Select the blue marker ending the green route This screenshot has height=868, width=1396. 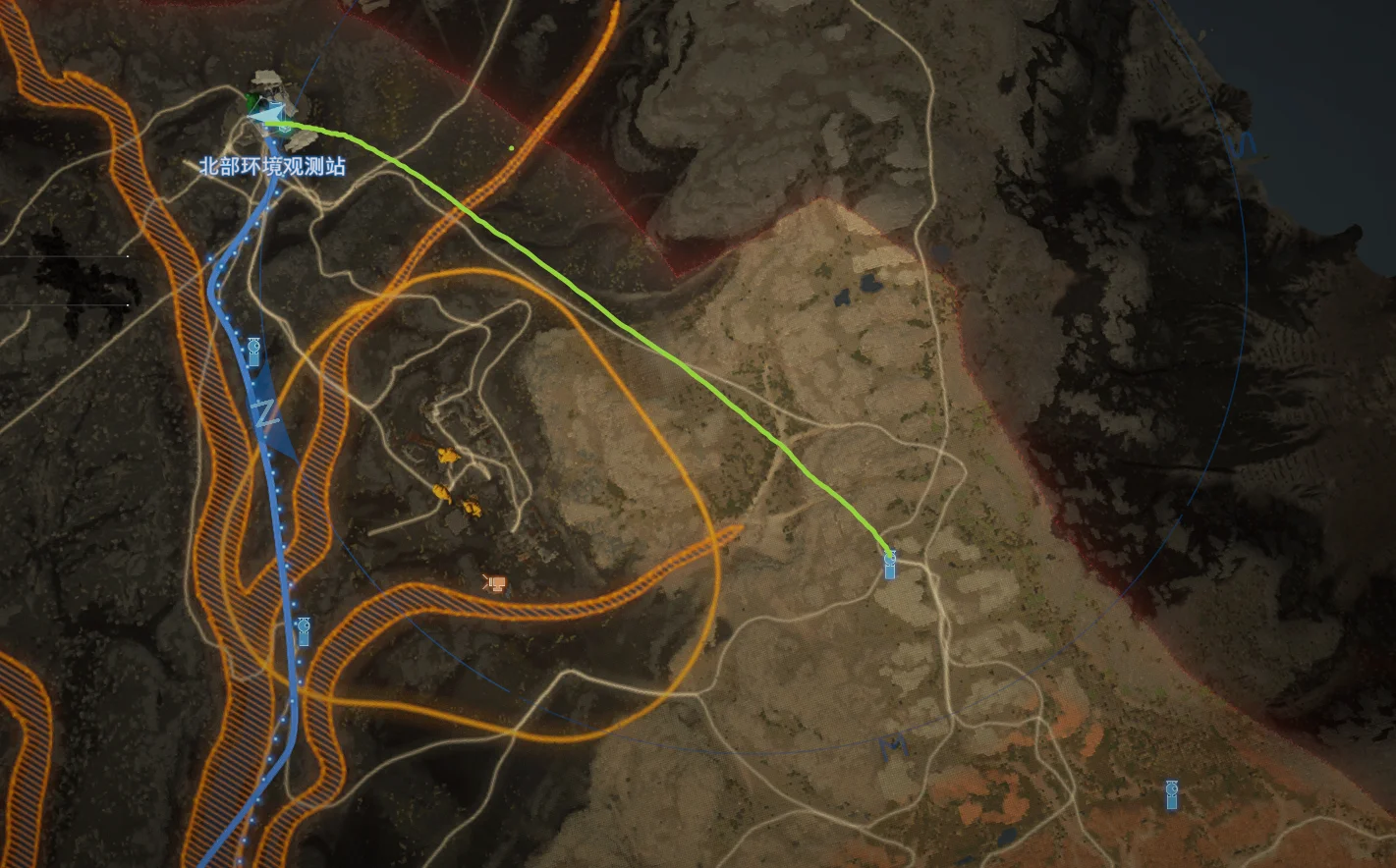point(890,565)
